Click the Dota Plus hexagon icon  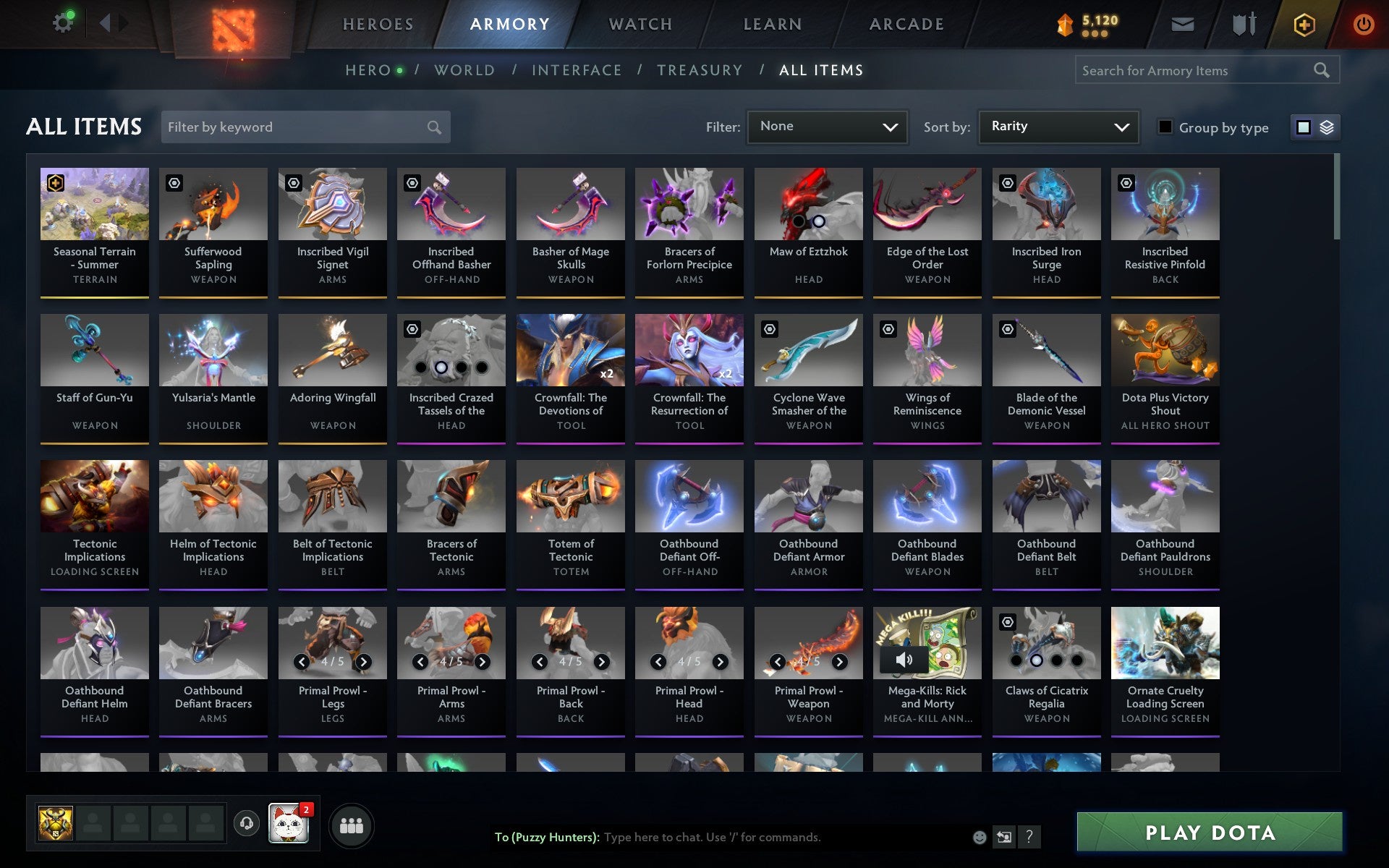[x=1302, y=23]
